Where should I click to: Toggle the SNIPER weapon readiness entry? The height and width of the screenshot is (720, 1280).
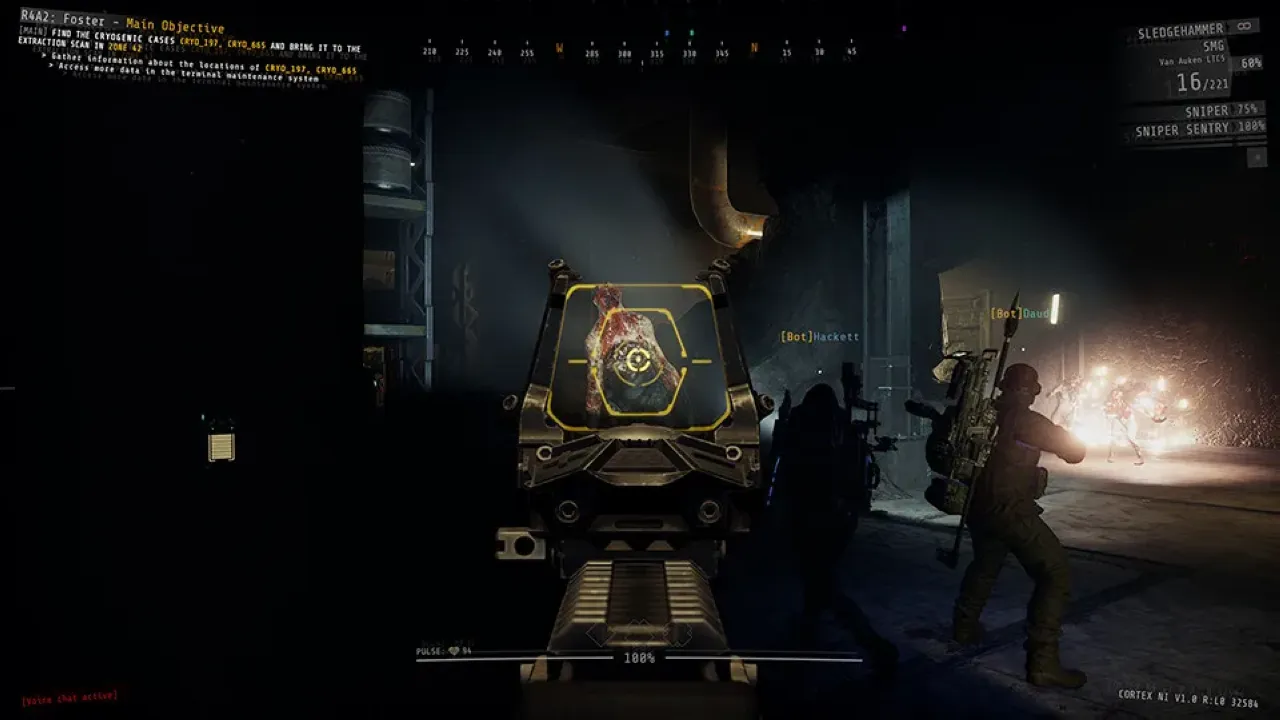(1209, 110)
